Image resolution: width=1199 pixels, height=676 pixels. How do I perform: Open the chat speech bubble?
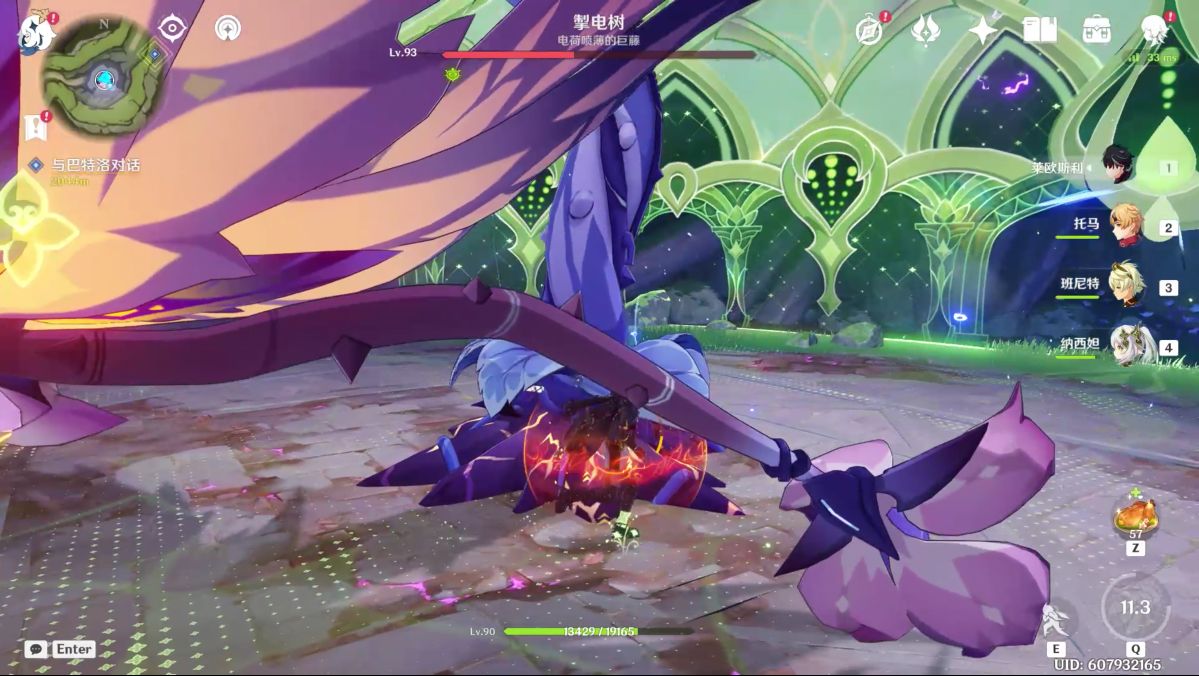click(x=36, y=649)
